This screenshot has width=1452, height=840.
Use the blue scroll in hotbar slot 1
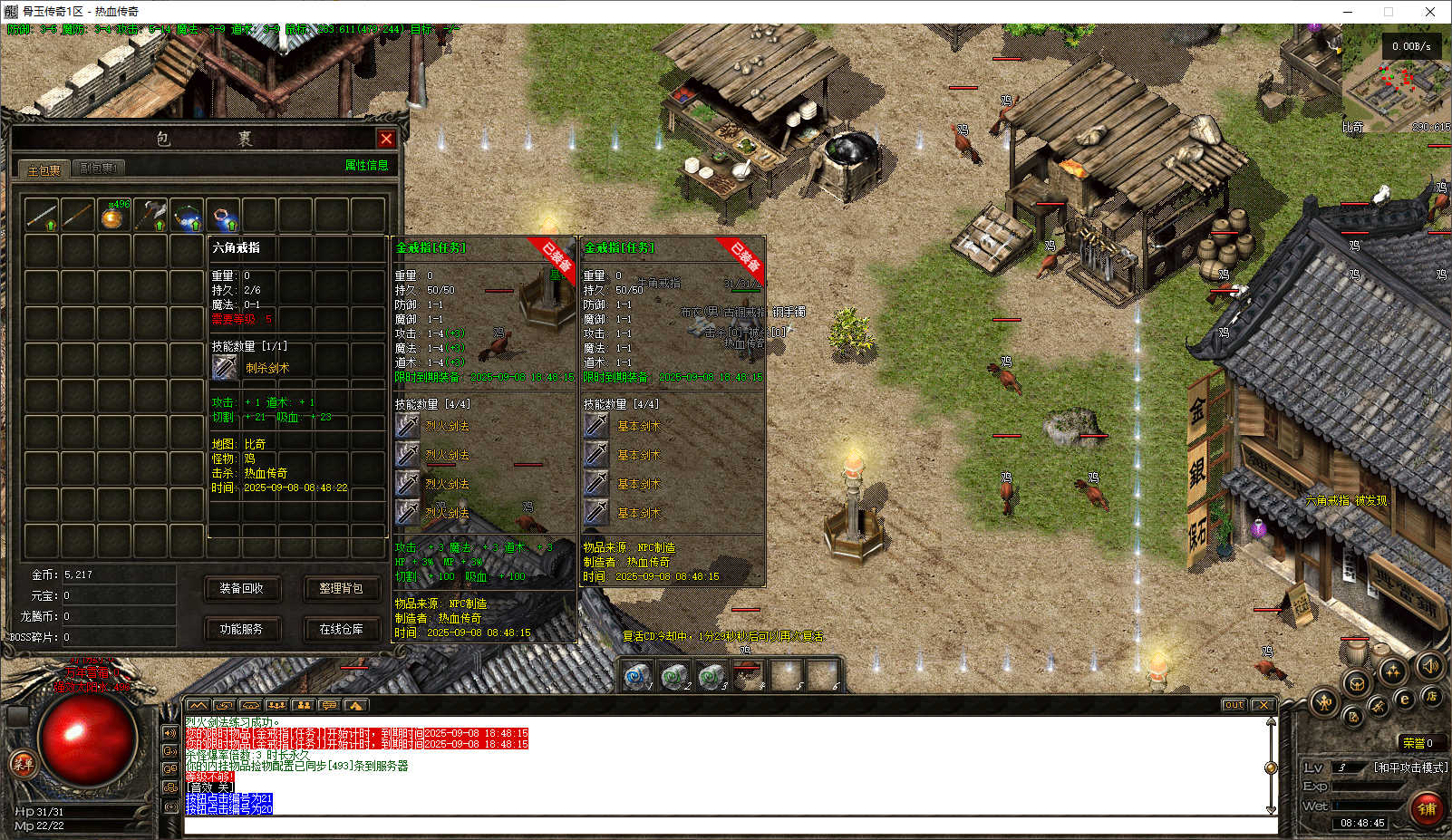click(636, 676)
